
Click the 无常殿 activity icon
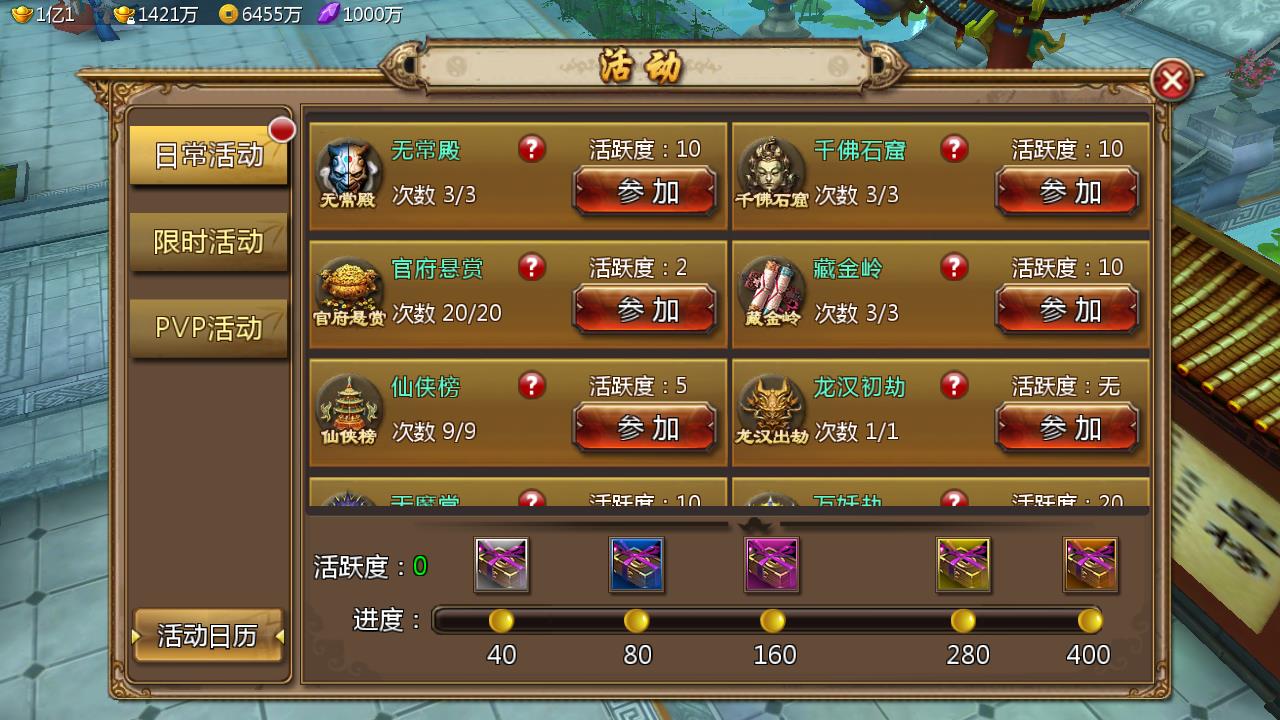coord(349,170)
